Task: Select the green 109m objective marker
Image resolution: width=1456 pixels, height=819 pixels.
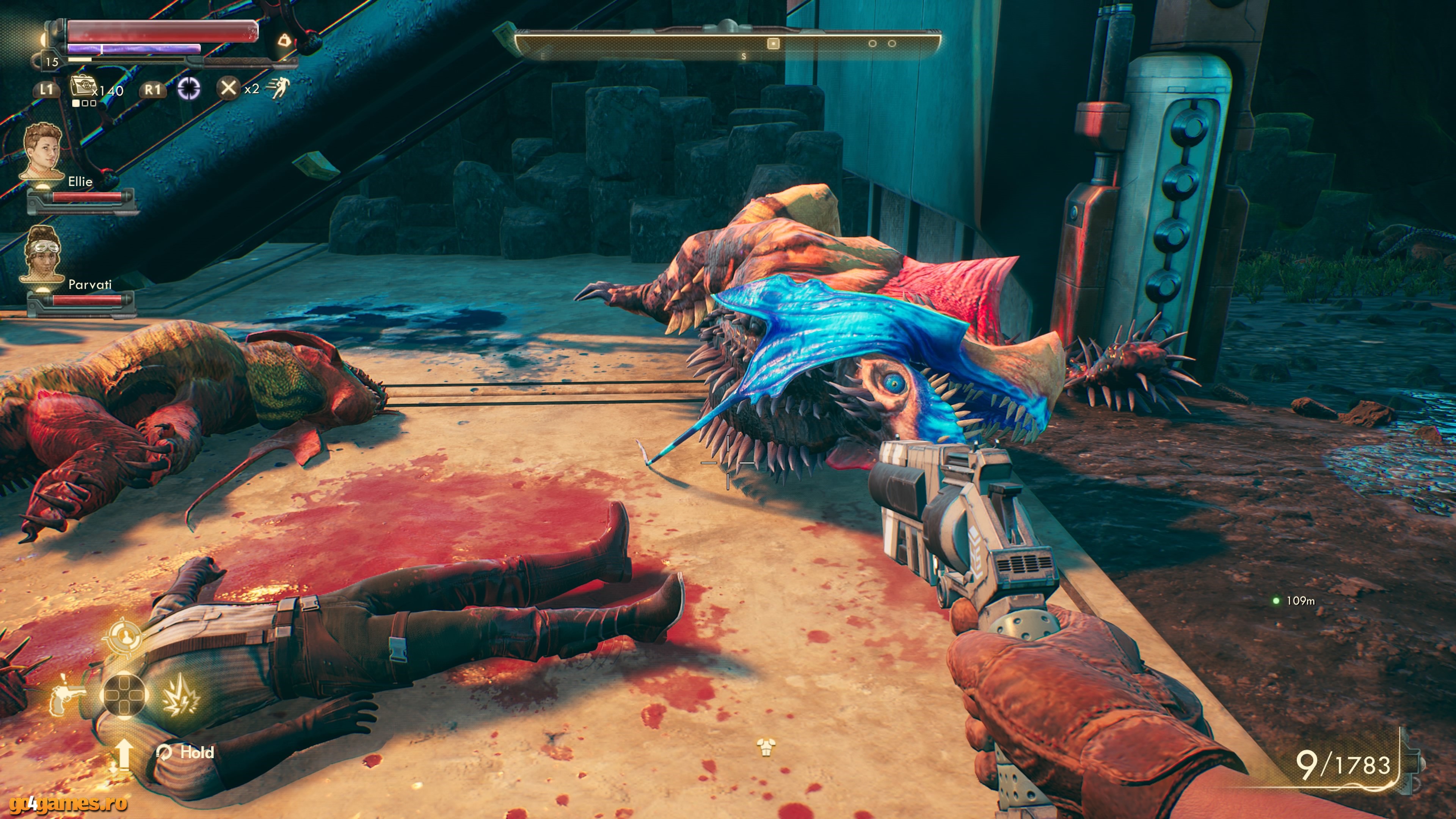Action: (x=1276, y=601)
